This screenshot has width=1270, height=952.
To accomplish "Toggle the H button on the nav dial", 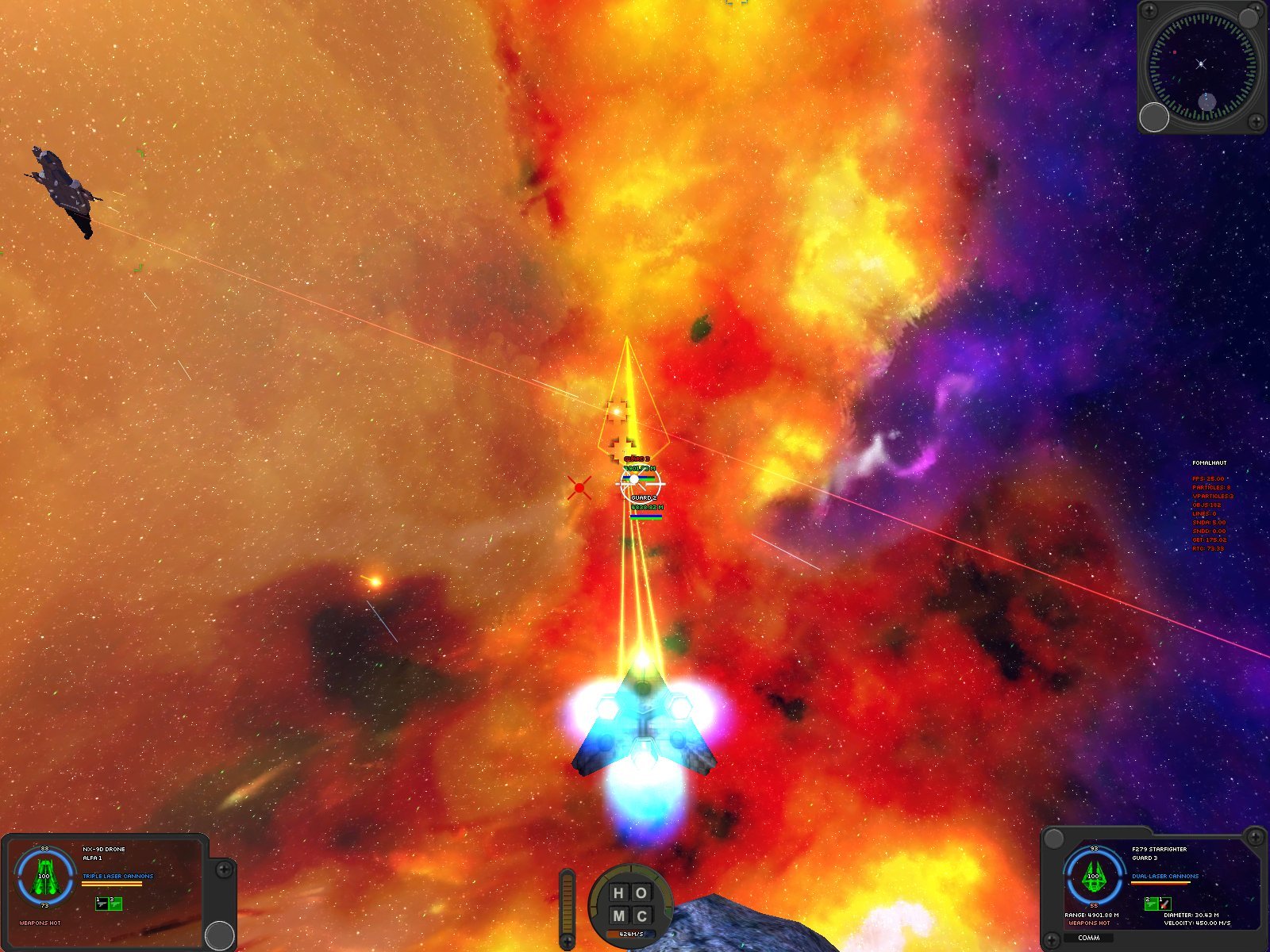I will coord(619,894).
